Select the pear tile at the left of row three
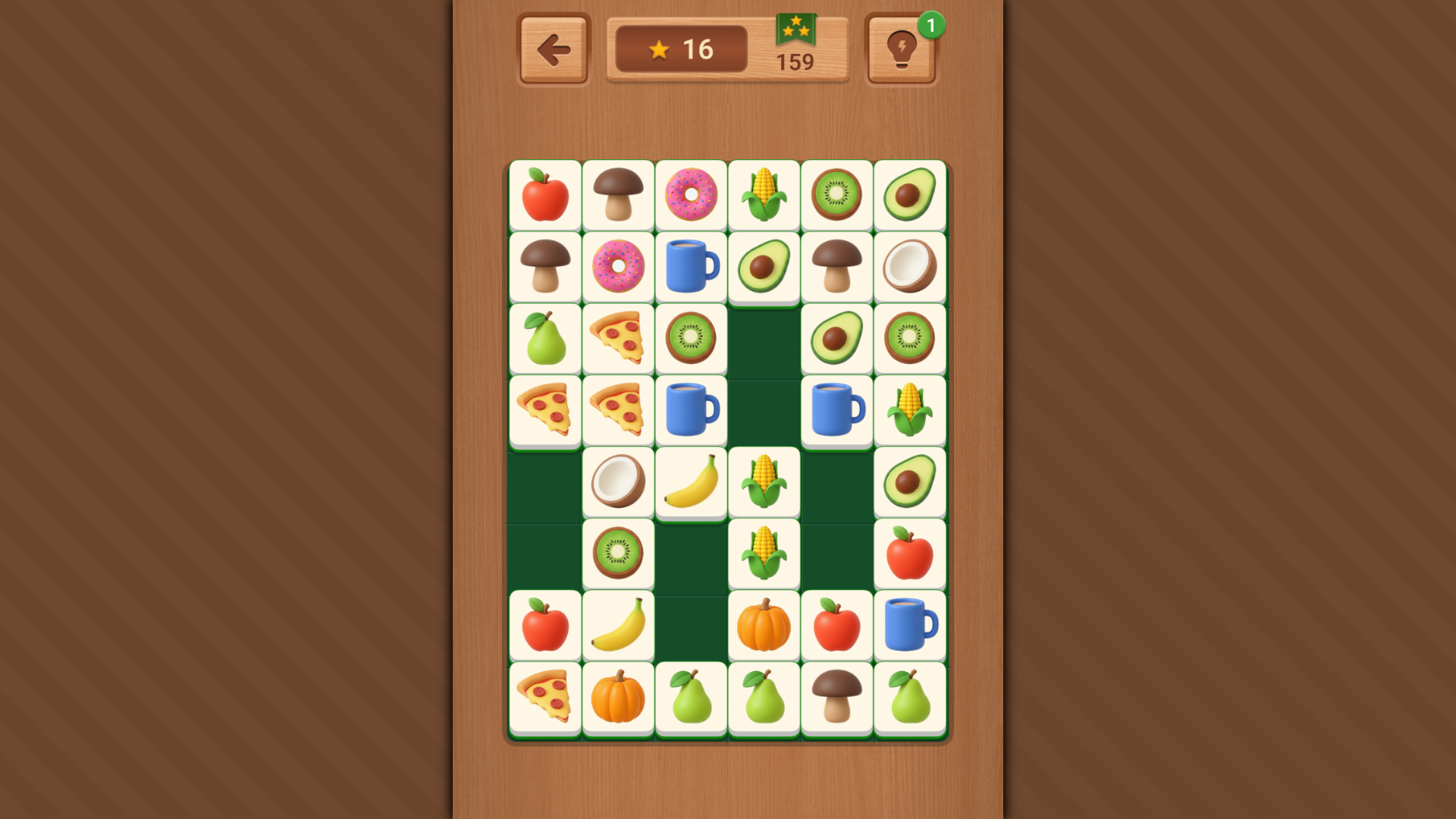The height and width of the screenshot is (819, 1456). pyautogui.click(x=545, y=338)
